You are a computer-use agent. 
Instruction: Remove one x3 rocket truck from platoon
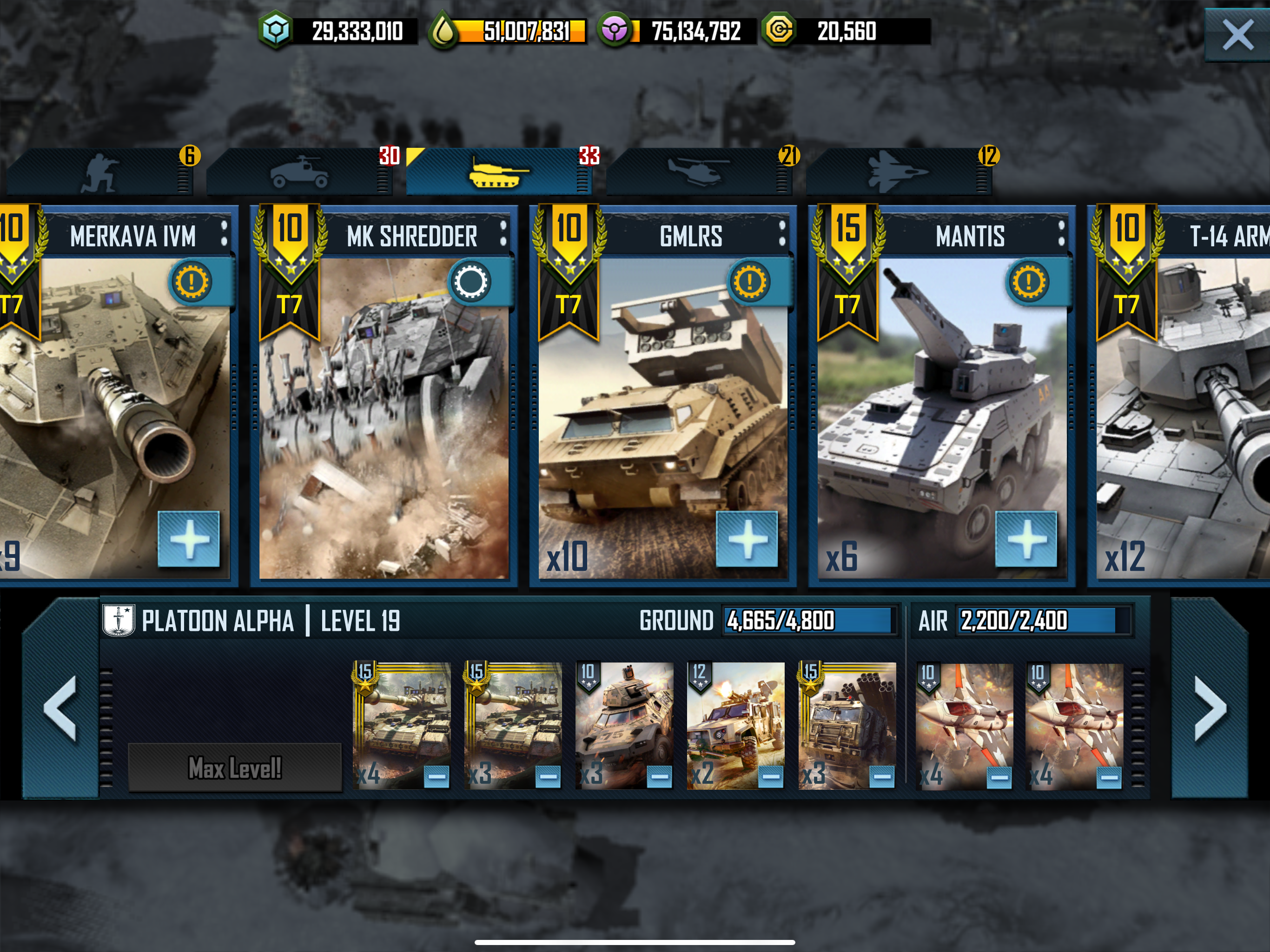point(882,777)
